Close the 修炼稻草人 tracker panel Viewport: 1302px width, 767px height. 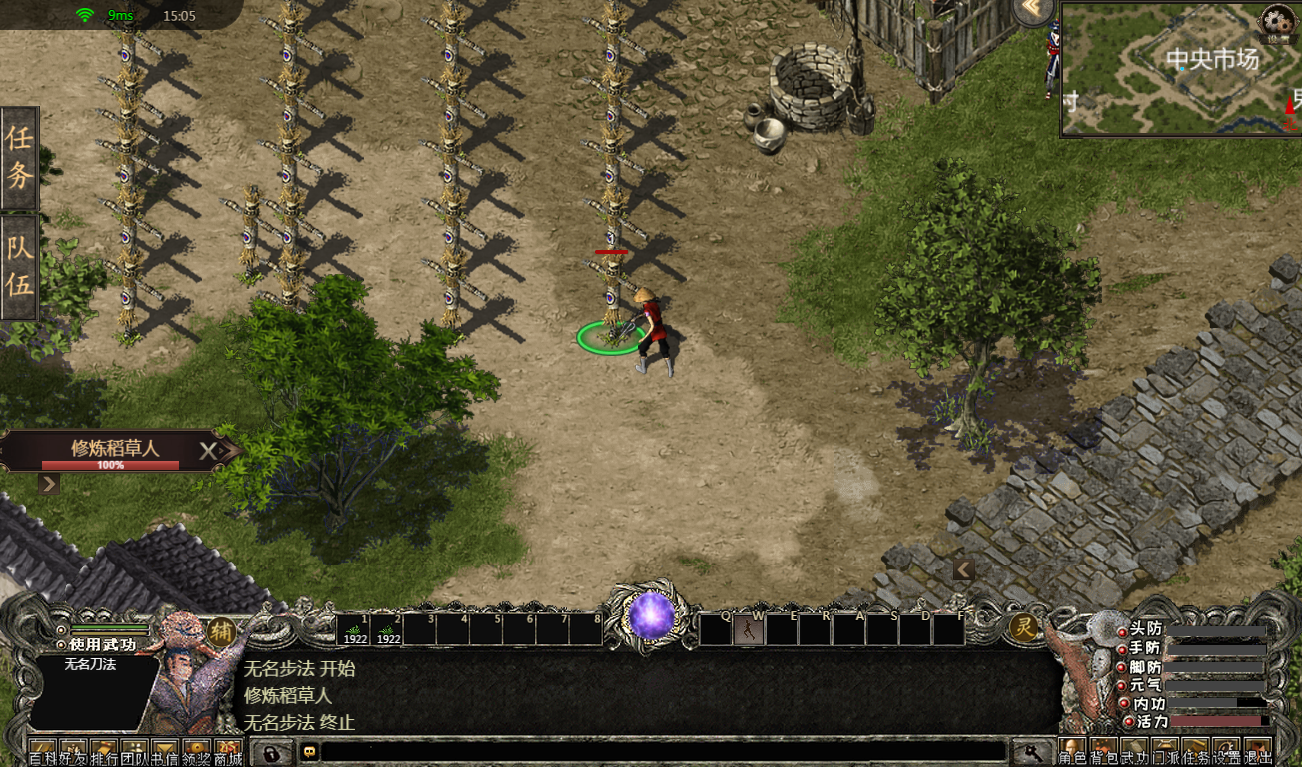(x=207, y=451)
